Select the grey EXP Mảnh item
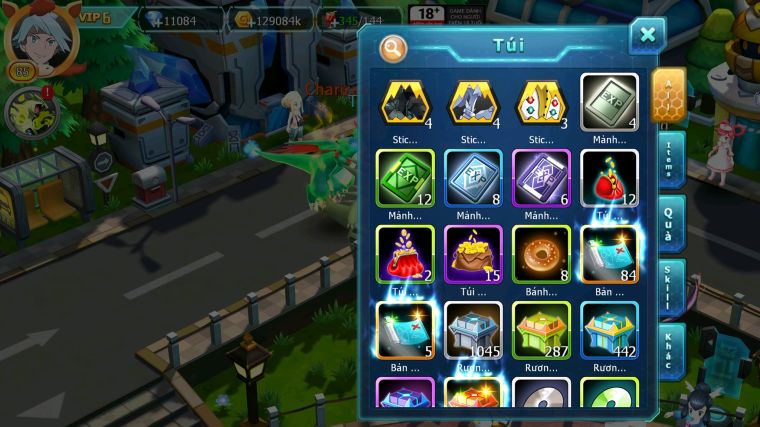Image resolution: width=760 pixels, height=427 pixels. (x=609, y=103)
